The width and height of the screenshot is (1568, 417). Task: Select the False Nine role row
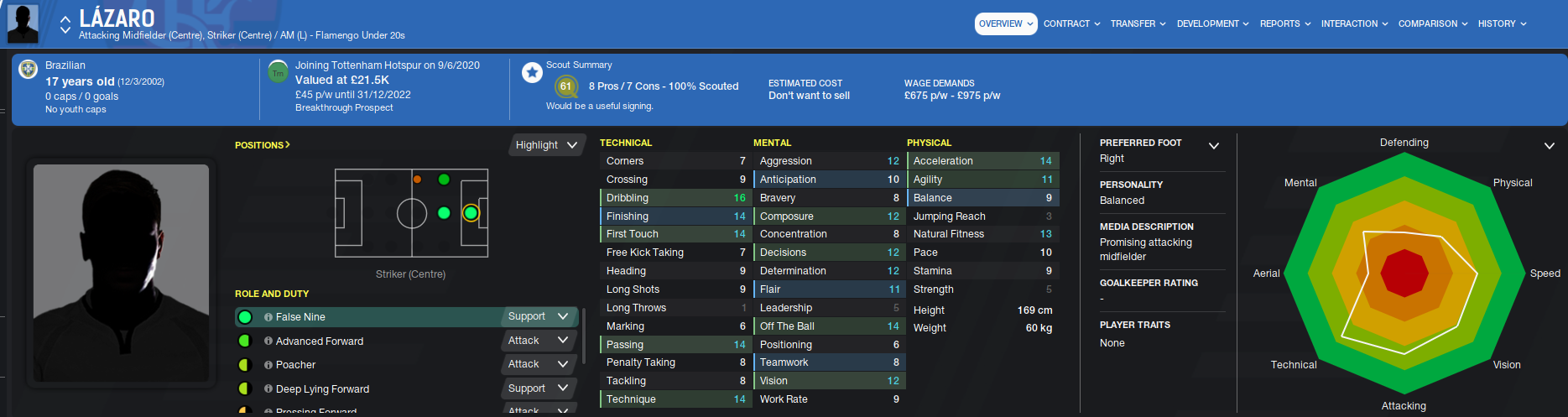(x=369, y=317)
